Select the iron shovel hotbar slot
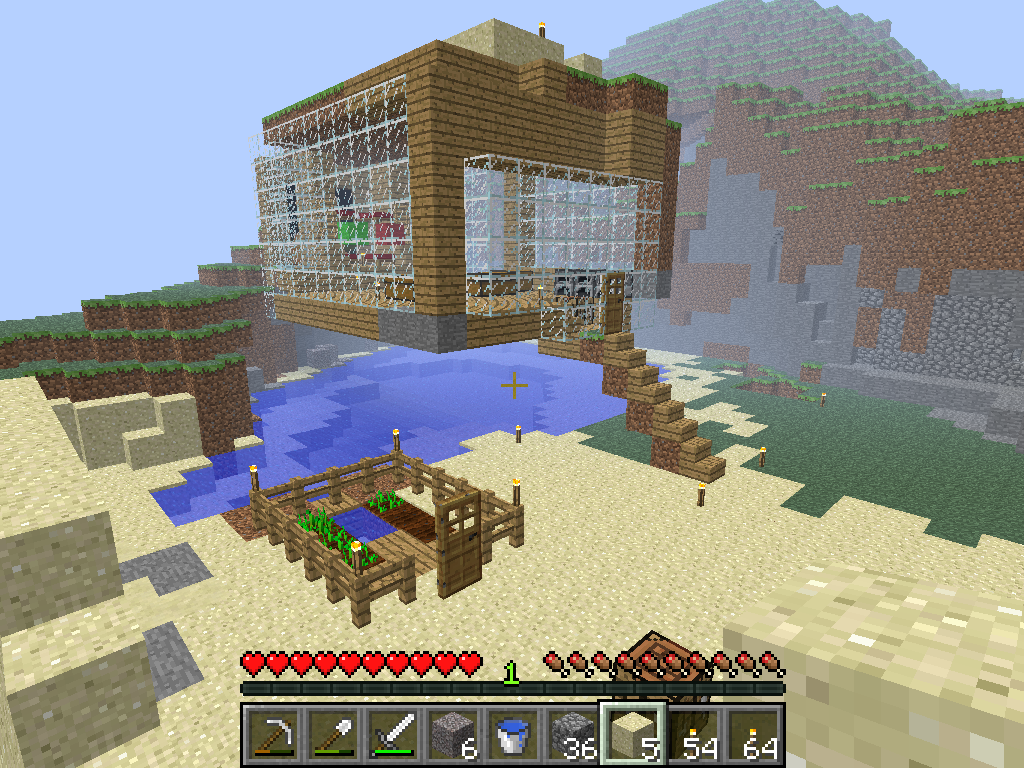 pos(333,734)
